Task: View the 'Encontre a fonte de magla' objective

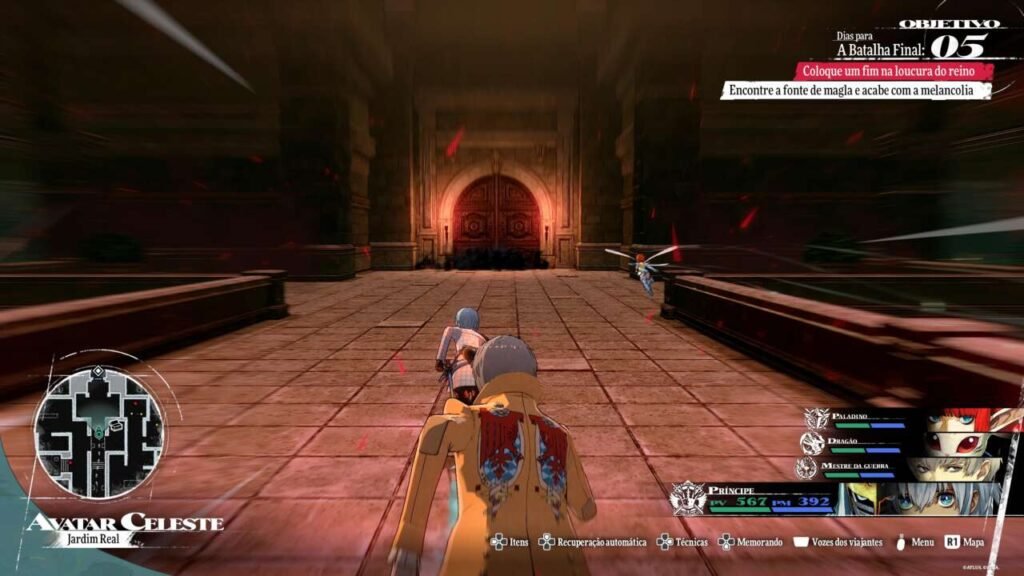Action: 855,91
